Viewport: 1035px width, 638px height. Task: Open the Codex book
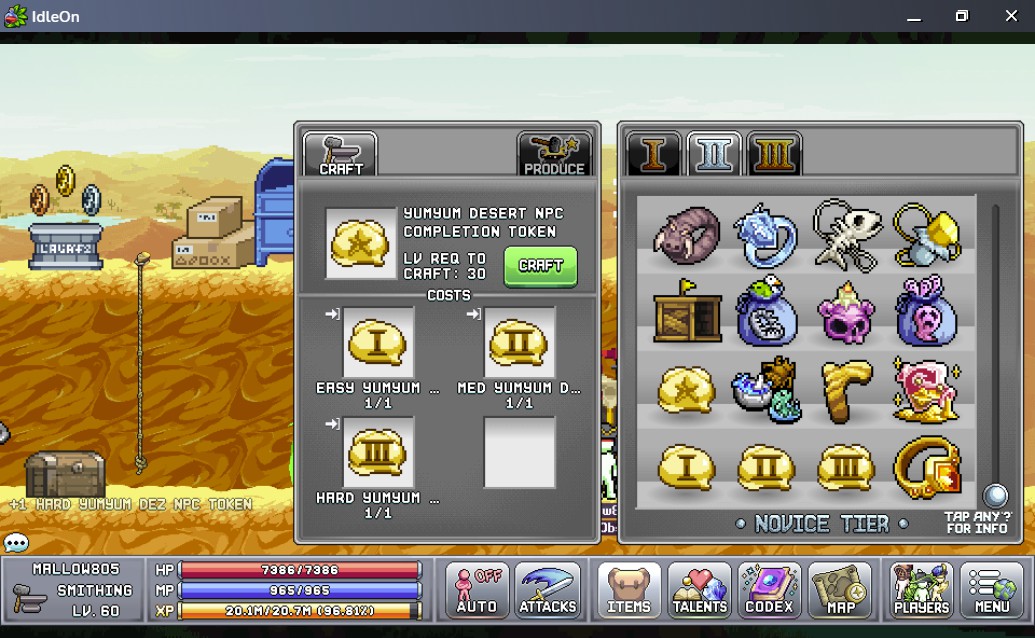pyautogui.click(x=769, y=591)
